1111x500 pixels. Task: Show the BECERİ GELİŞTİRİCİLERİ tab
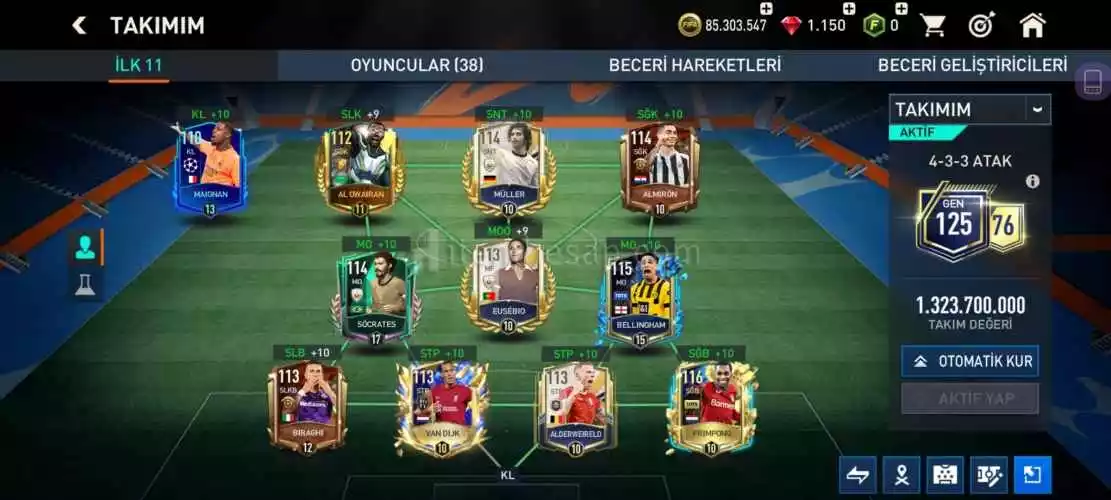point(972,65)
